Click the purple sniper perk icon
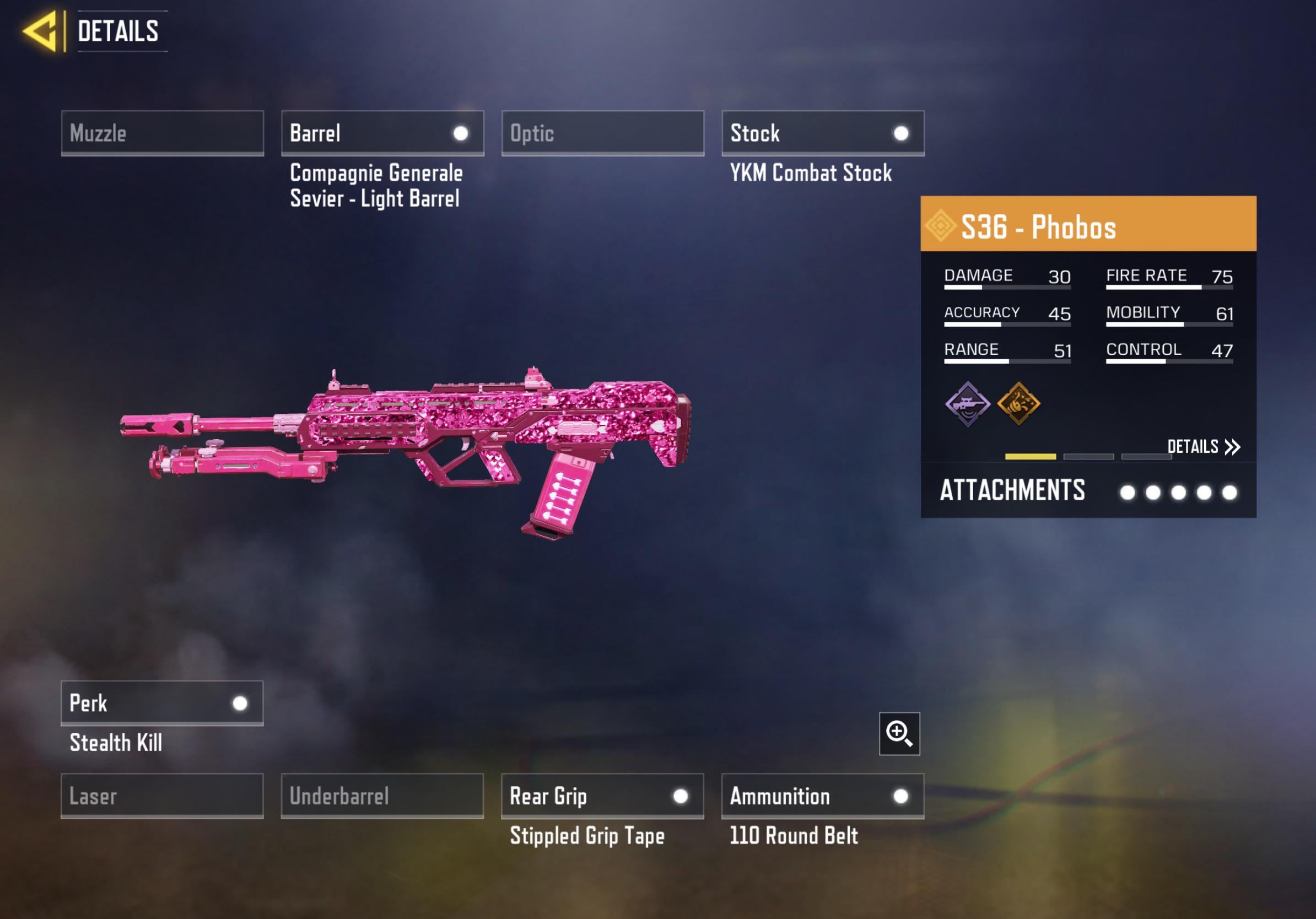Viewport: 1316px width, 919px height. click(x=968, y=404)
